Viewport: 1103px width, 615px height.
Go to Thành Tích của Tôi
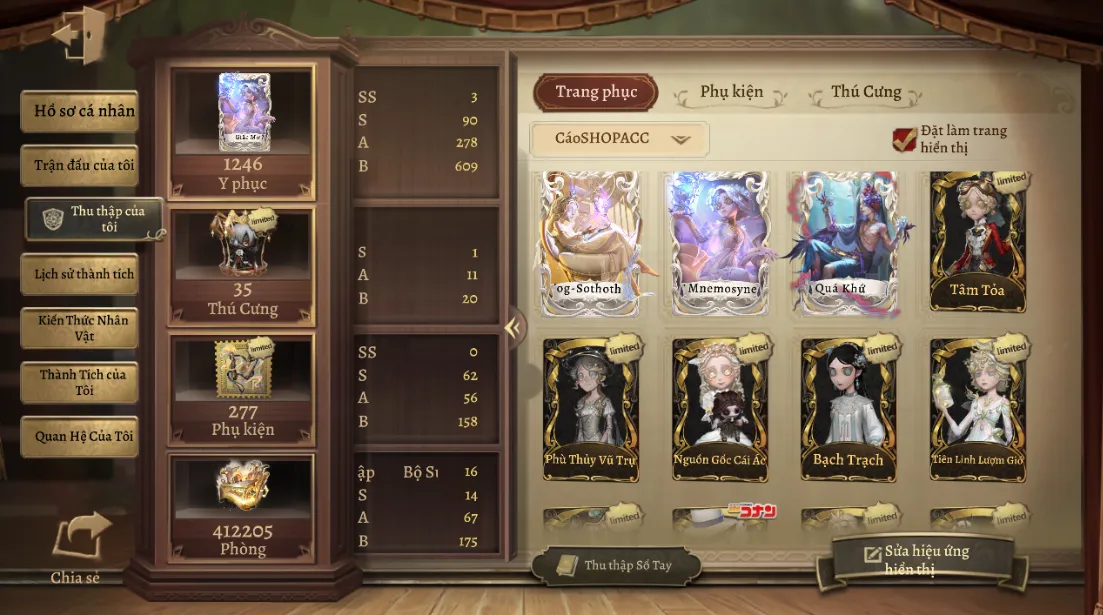click(80, 382)
